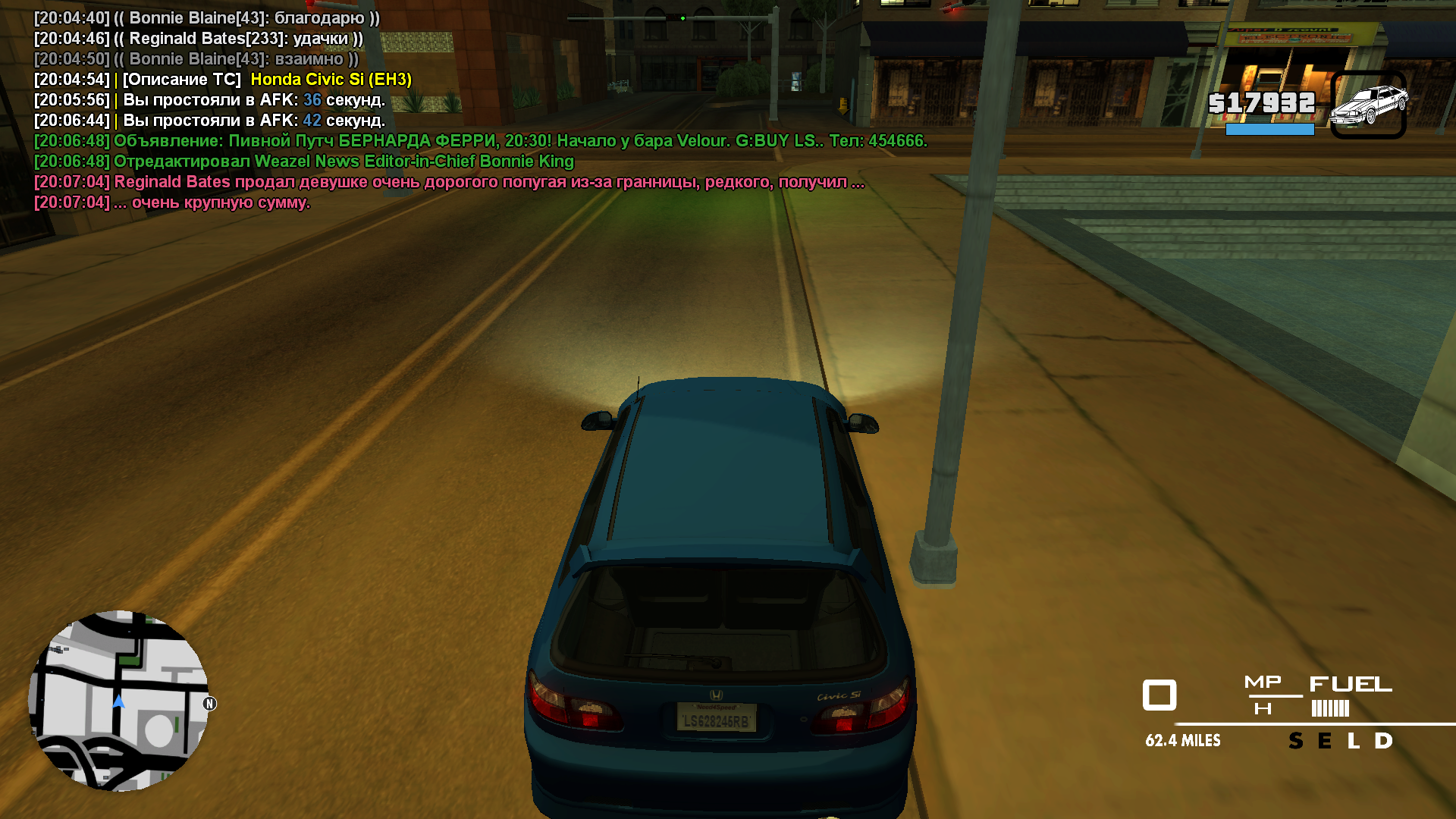Image resolution: width=1456 pixels, height=819 pixels.
Task: Select the white car vehicle icon
Action: [1369, 105]
